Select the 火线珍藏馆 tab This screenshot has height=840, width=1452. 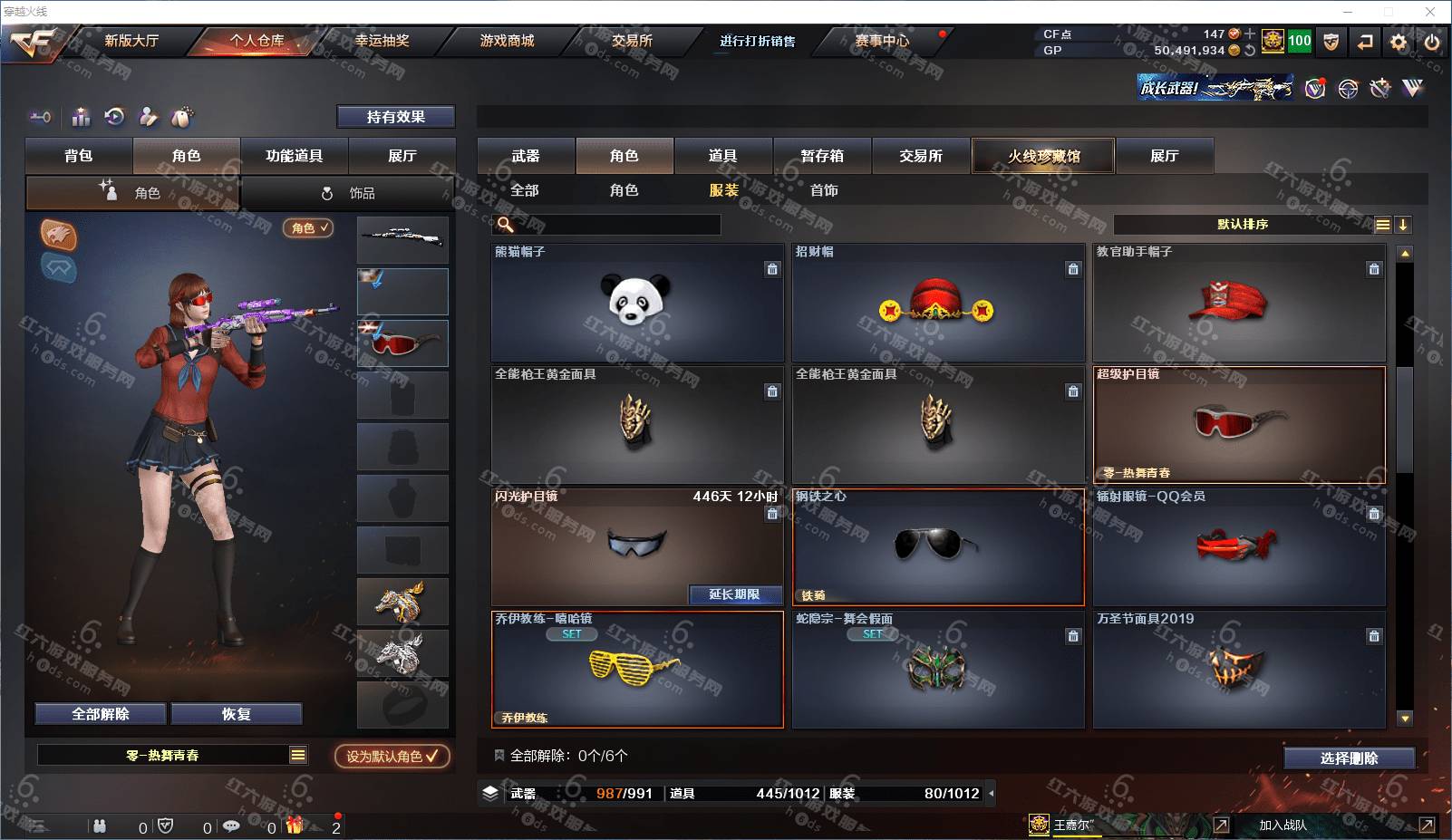click(x=1043, y=156)
